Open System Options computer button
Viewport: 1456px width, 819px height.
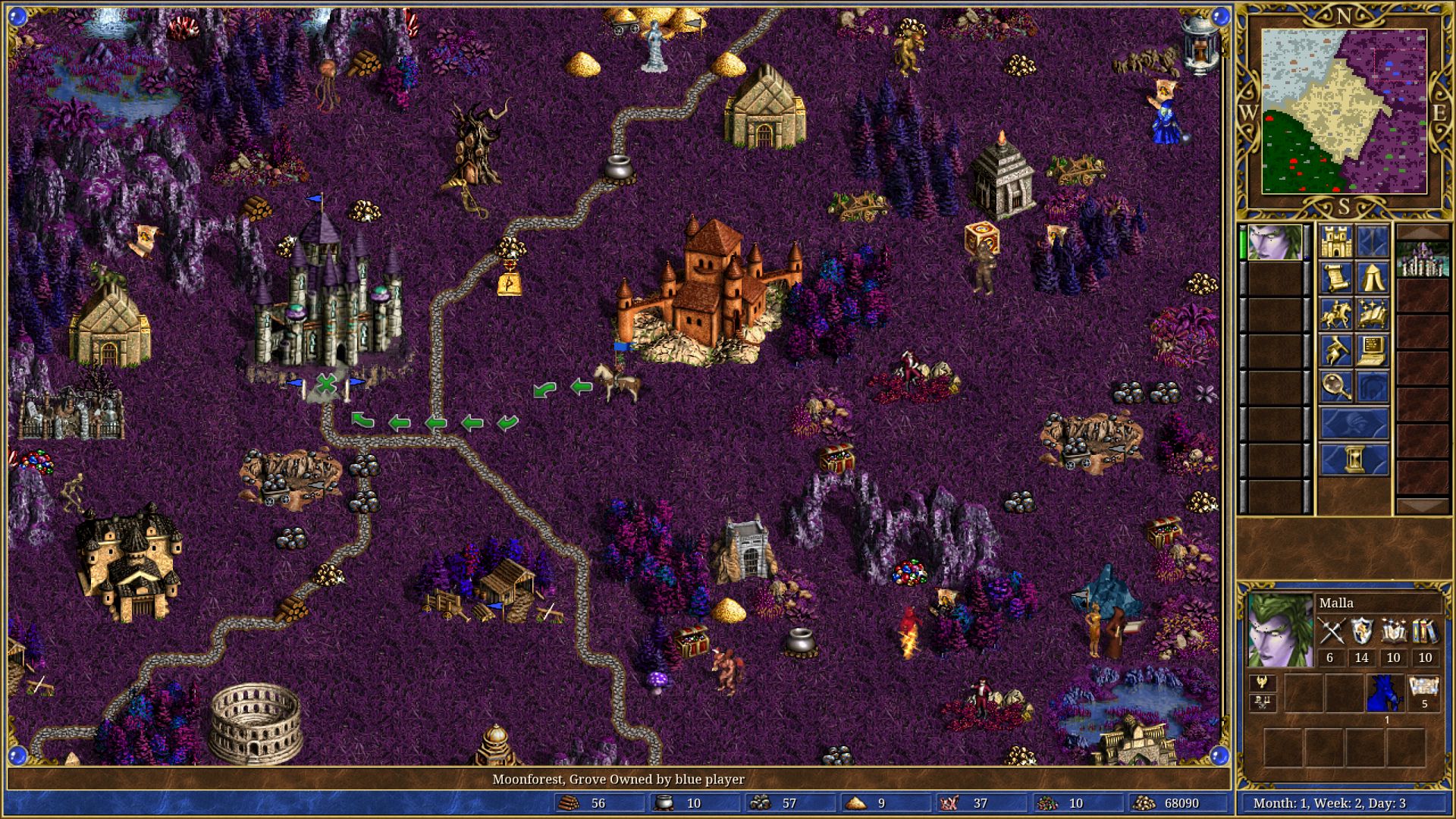(x=1373, y=350)
